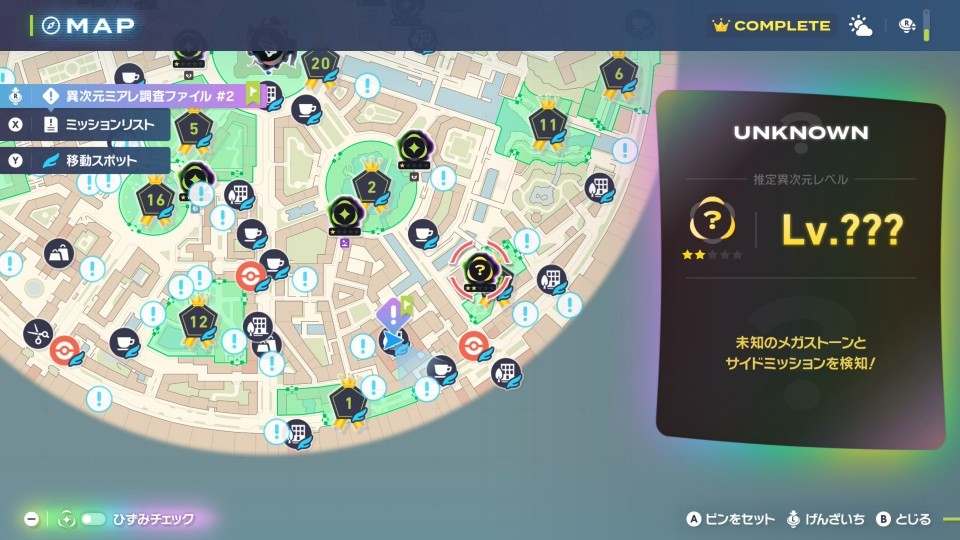This screenshot has width=960, height=540.
Task: Choose the shopping bag store marker
Action: [58, 252]
